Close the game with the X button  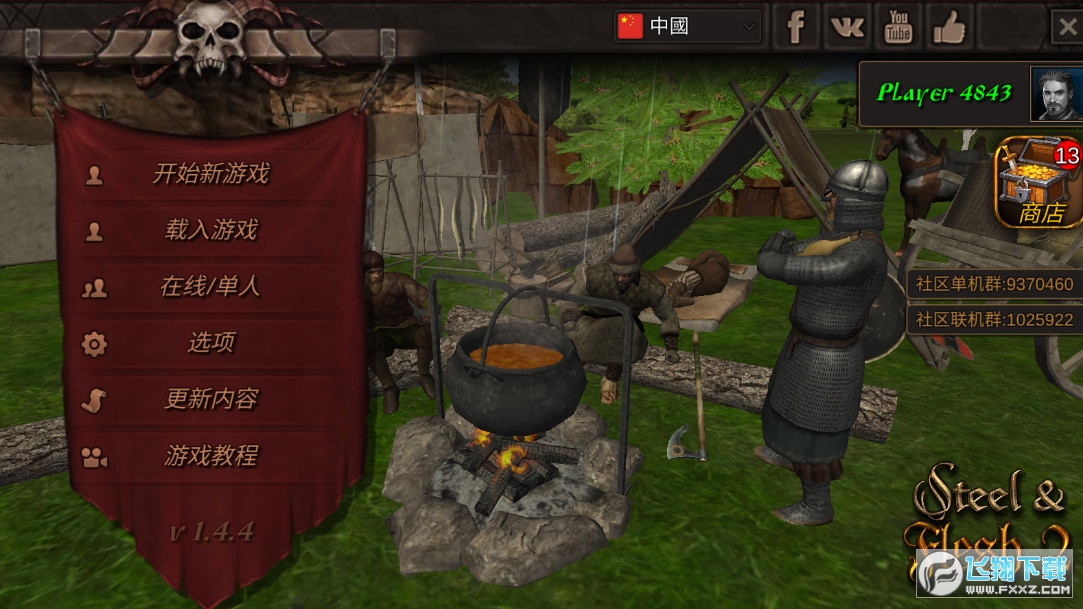coord(1066,27)
